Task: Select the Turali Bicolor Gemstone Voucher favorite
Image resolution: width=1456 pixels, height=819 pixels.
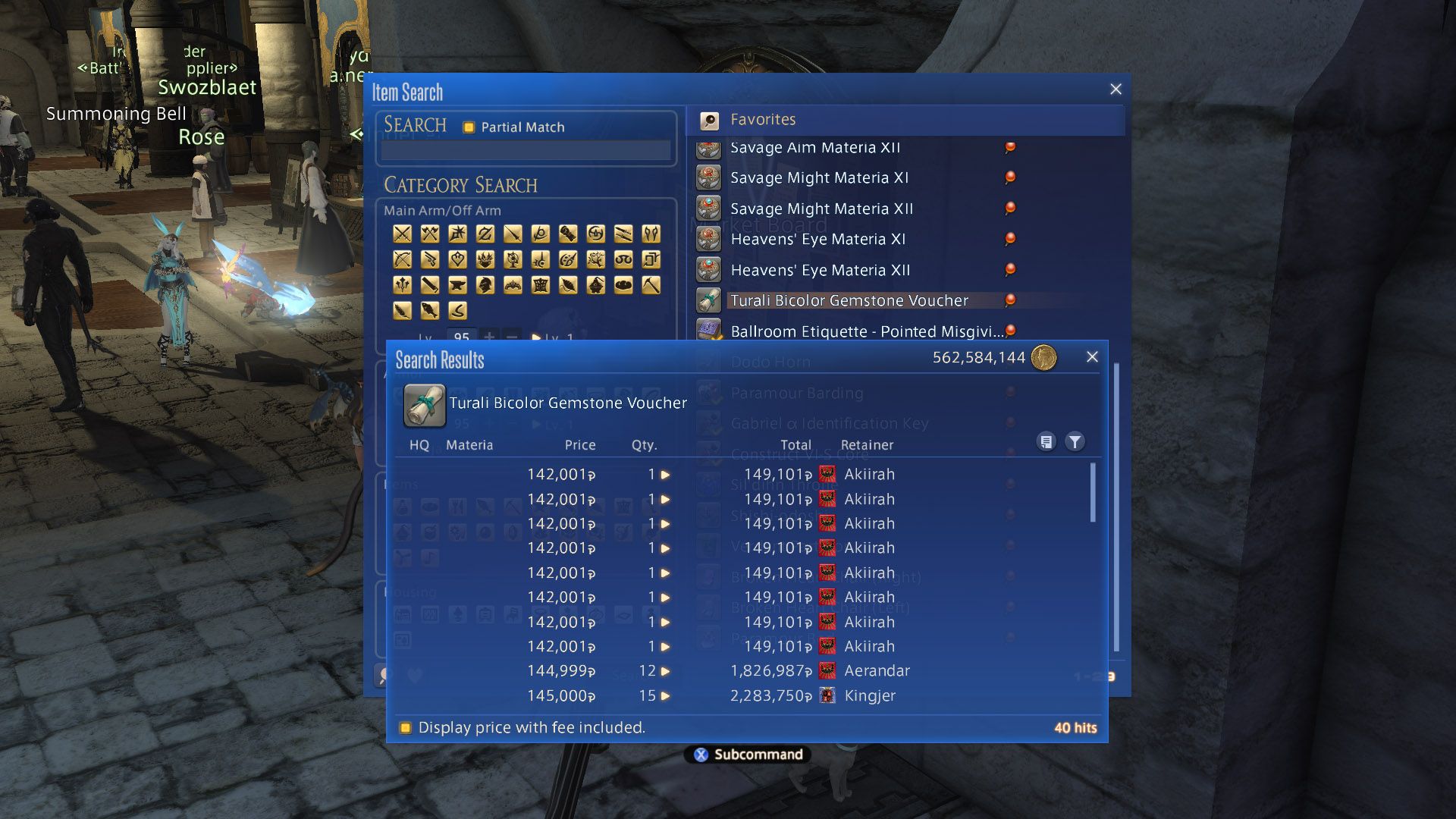Action: [x=848, y=300]
